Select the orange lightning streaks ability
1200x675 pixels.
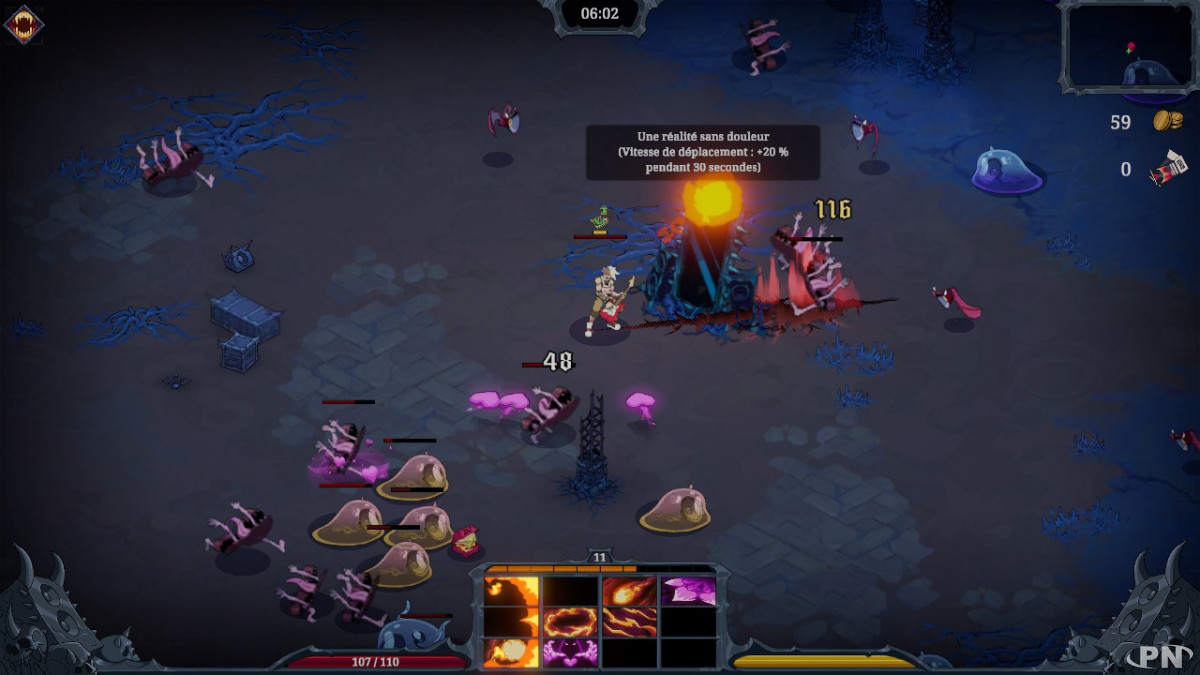pyautogui.click(x=629, y=622)
